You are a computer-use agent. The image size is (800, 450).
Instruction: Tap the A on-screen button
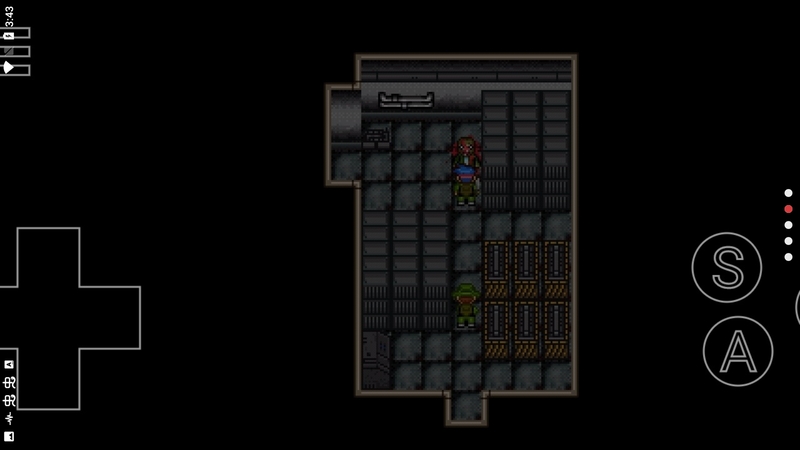[x=737, y=350]
